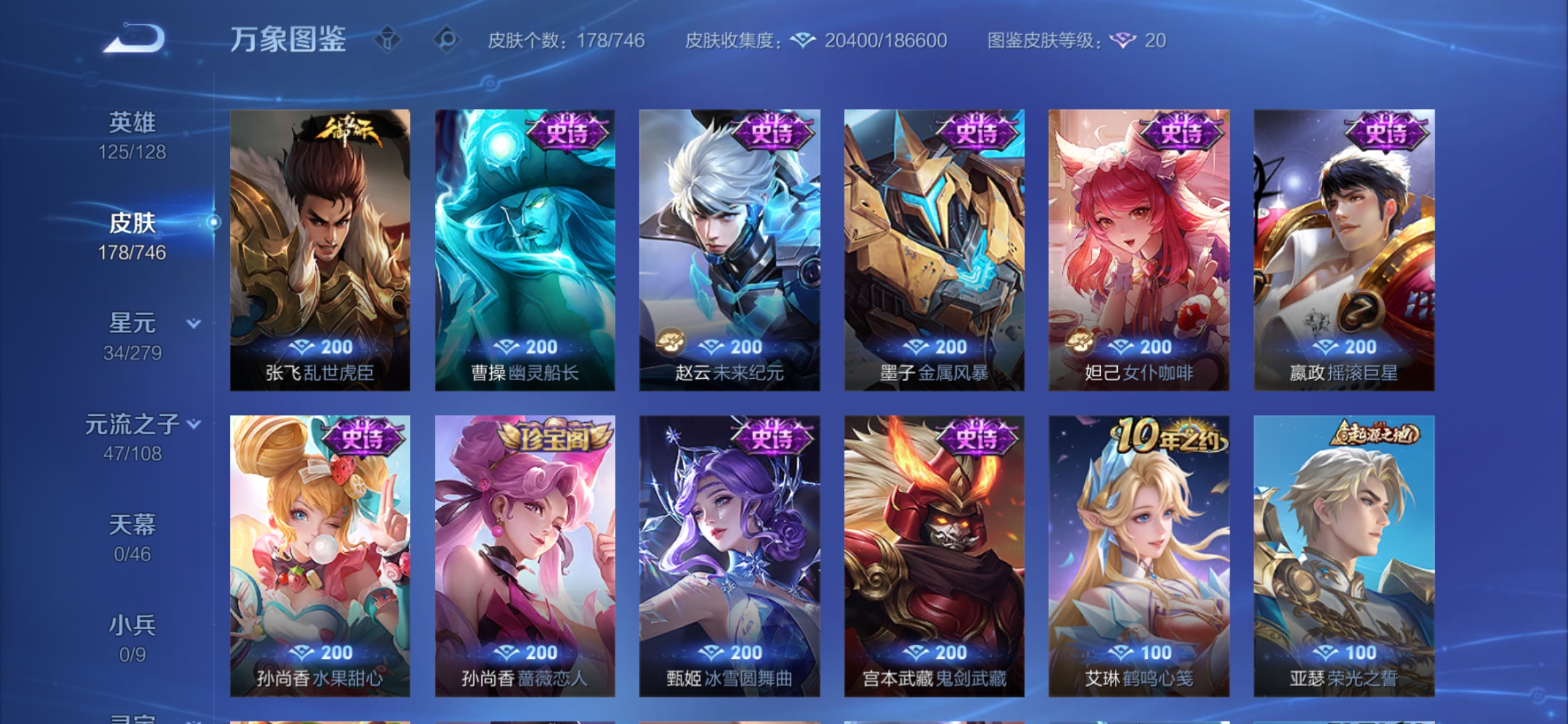Open the filter icon beside 万象图鉴 title

tap(387, 40)
